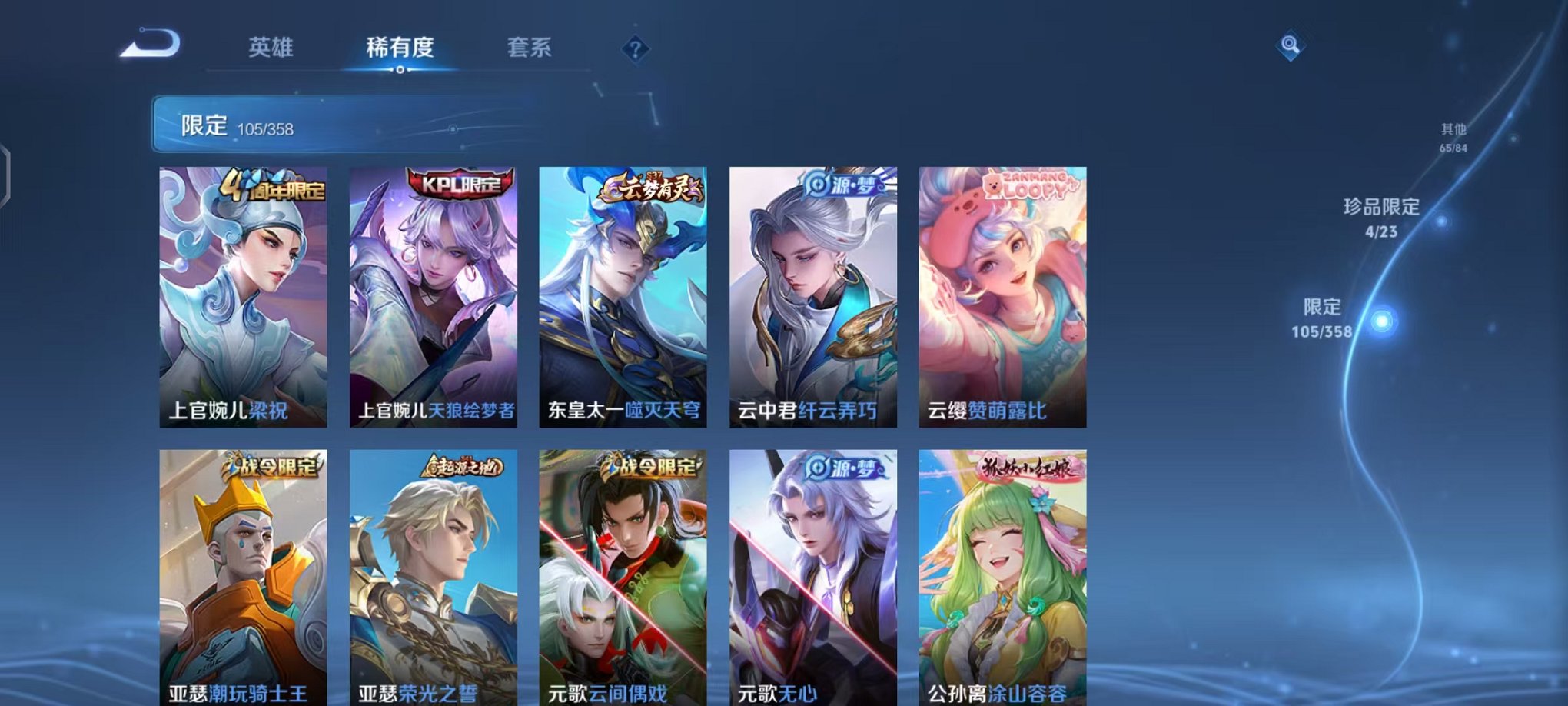
Task: Open the 云缨 赞萌露比 Loopy skin
Action: [1001, 296]
